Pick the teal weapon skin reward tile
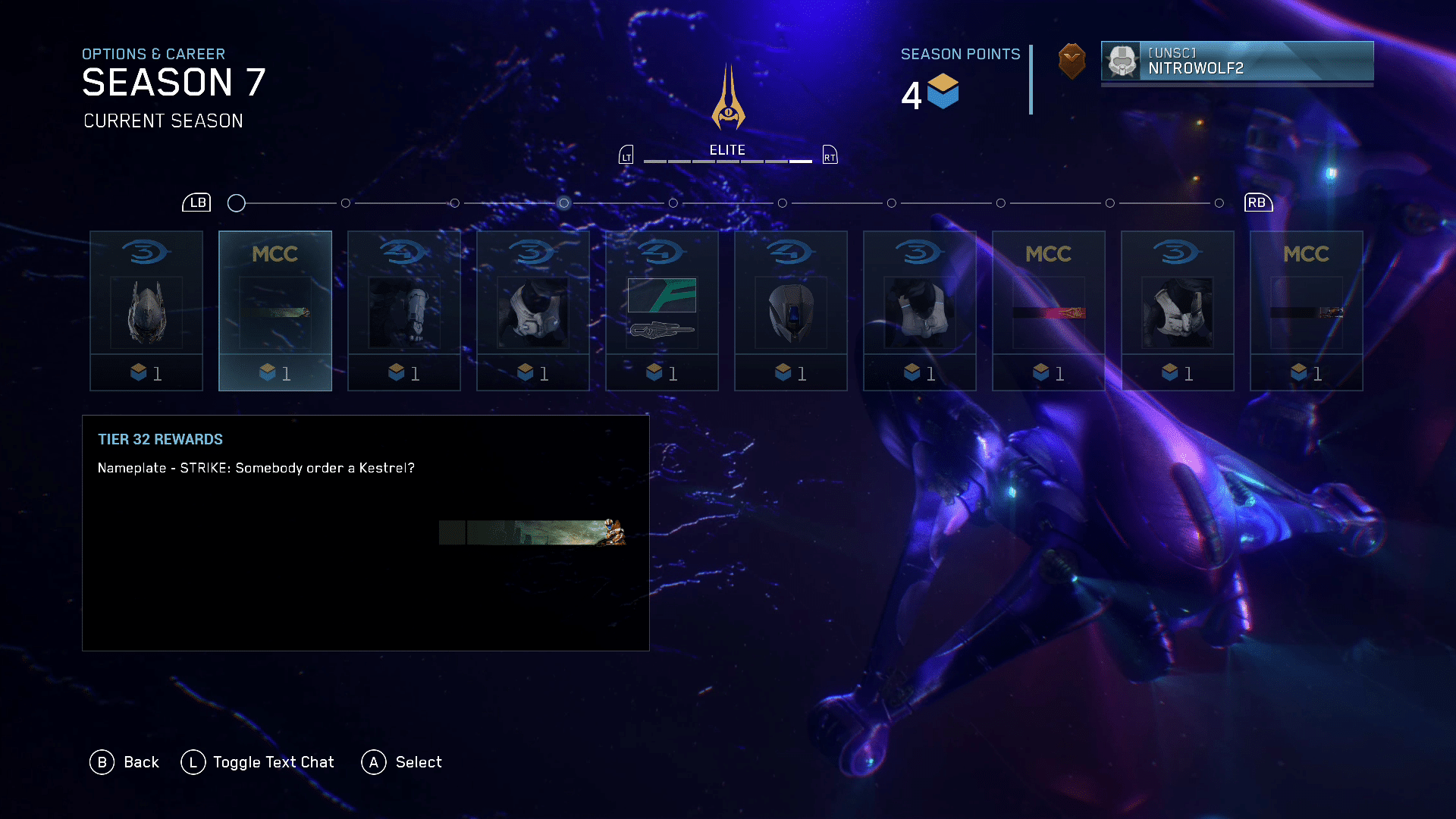 [662, 311]
